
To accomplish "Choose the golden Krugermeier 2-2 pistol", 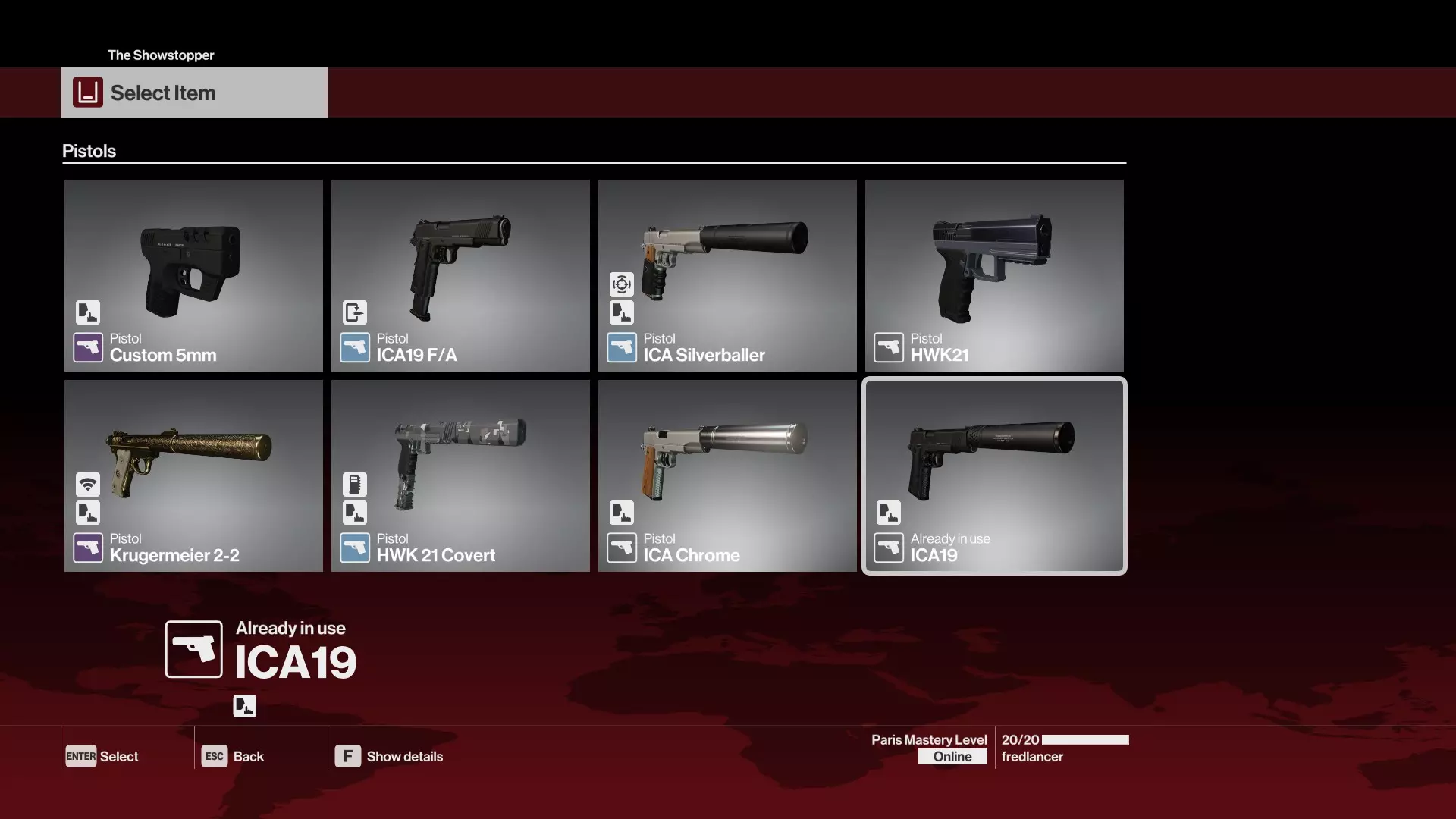I will [x=193, y=475].
